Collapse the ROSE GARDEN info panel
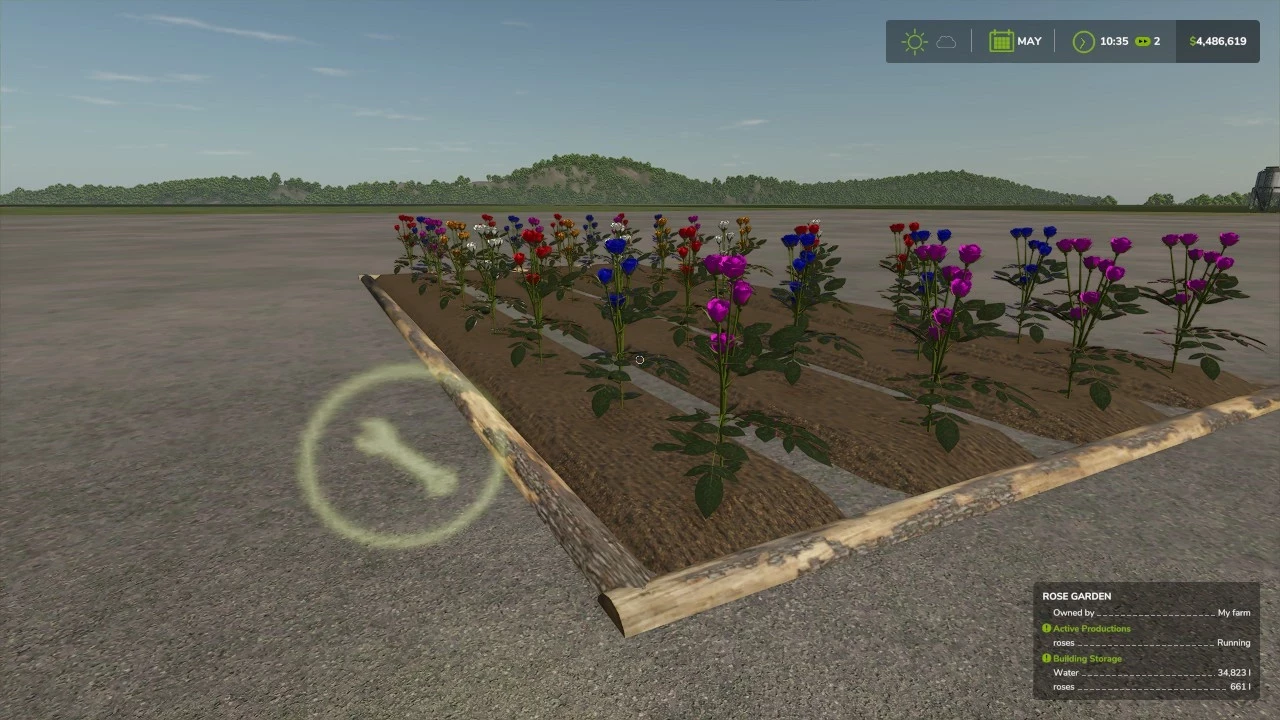 tap(1077, 596)
